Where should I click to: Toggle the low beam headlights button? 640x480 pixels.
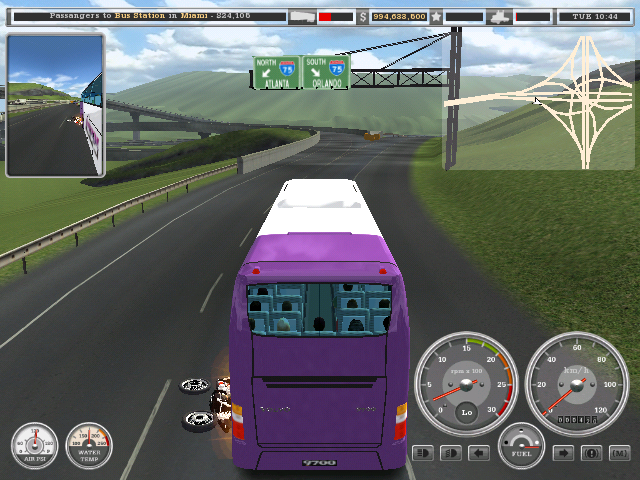coord(451,453)
